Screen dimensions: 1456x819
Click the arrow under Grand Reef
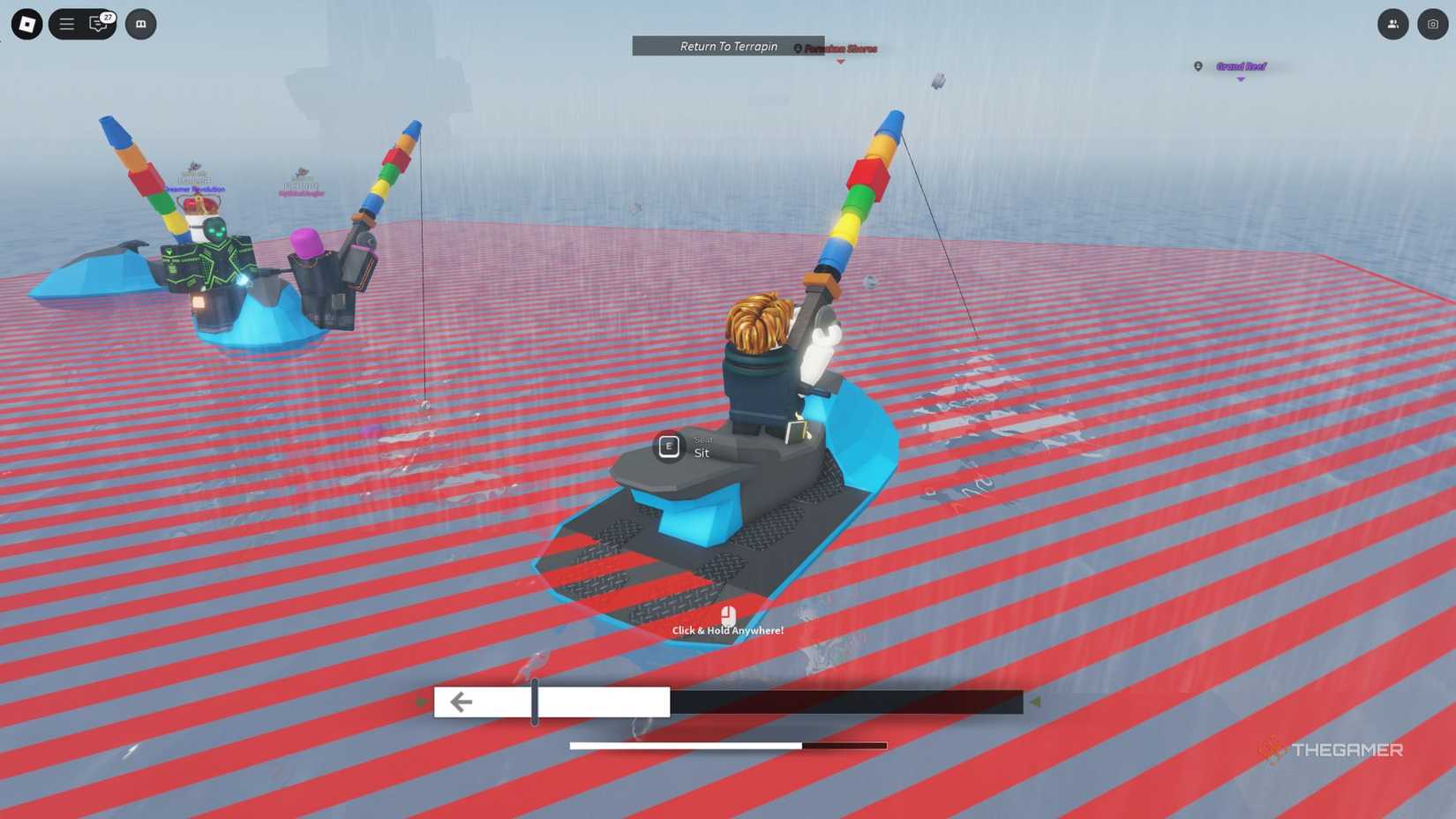coord(1241,79)
